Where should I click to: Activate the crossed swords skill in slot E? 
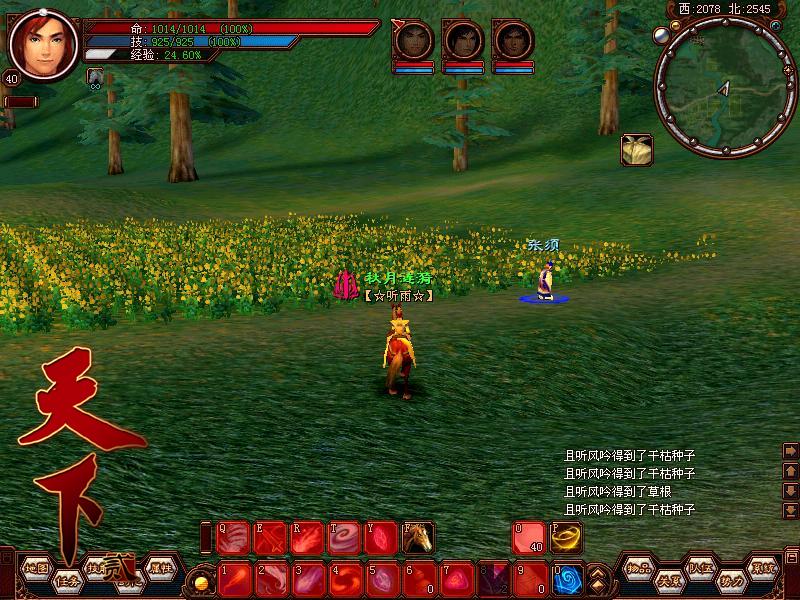point(270,539)
